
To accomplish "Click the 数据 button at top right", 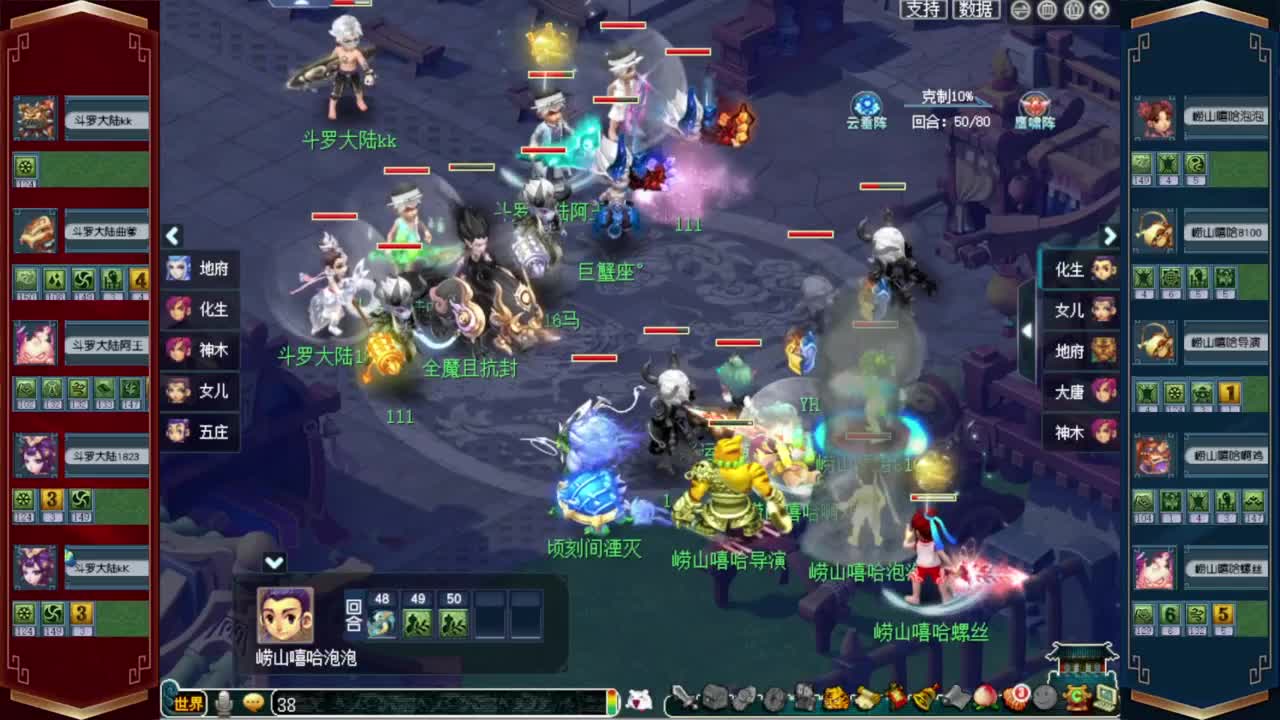I will pos(976,10).
